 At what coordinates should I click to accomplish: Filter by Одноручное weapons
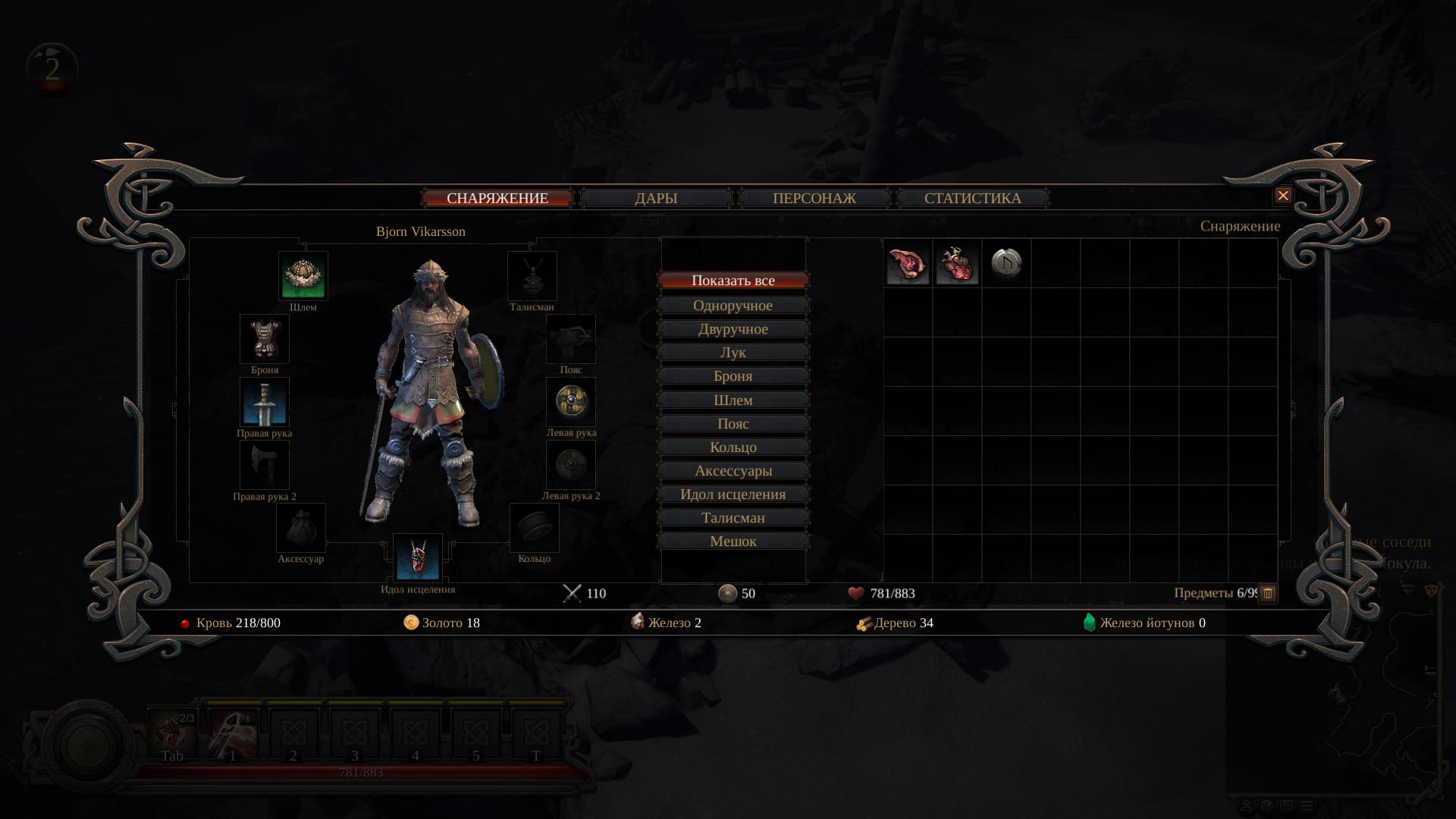pos(733,306)
